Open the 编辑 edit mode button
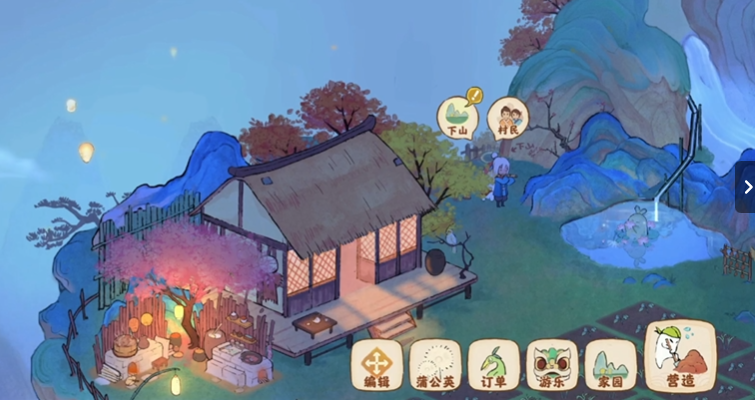Viewport: 755px width, 400px height. click(x=377, y=365)
